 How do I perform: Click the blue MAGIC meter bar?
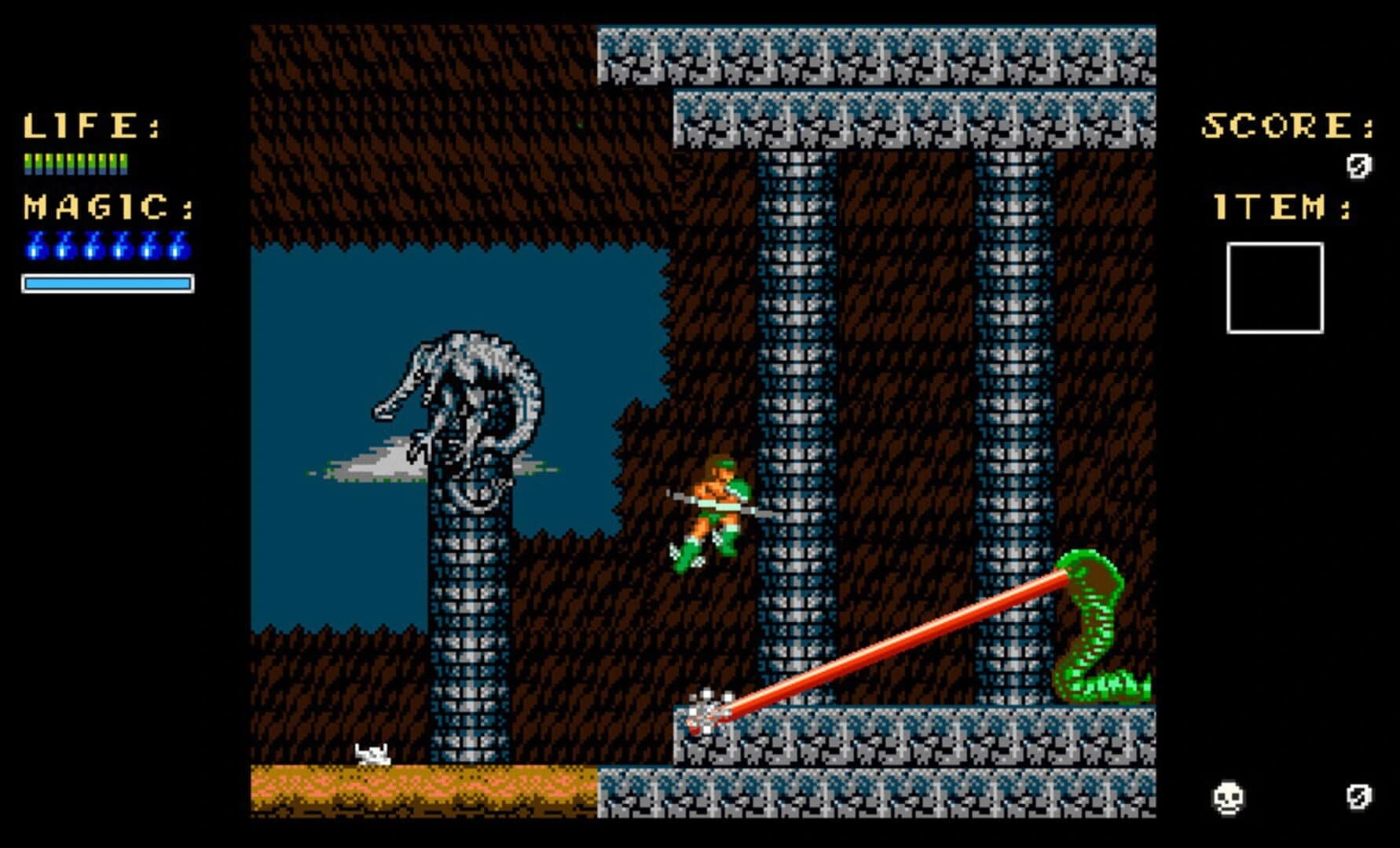tap(108, 281)
